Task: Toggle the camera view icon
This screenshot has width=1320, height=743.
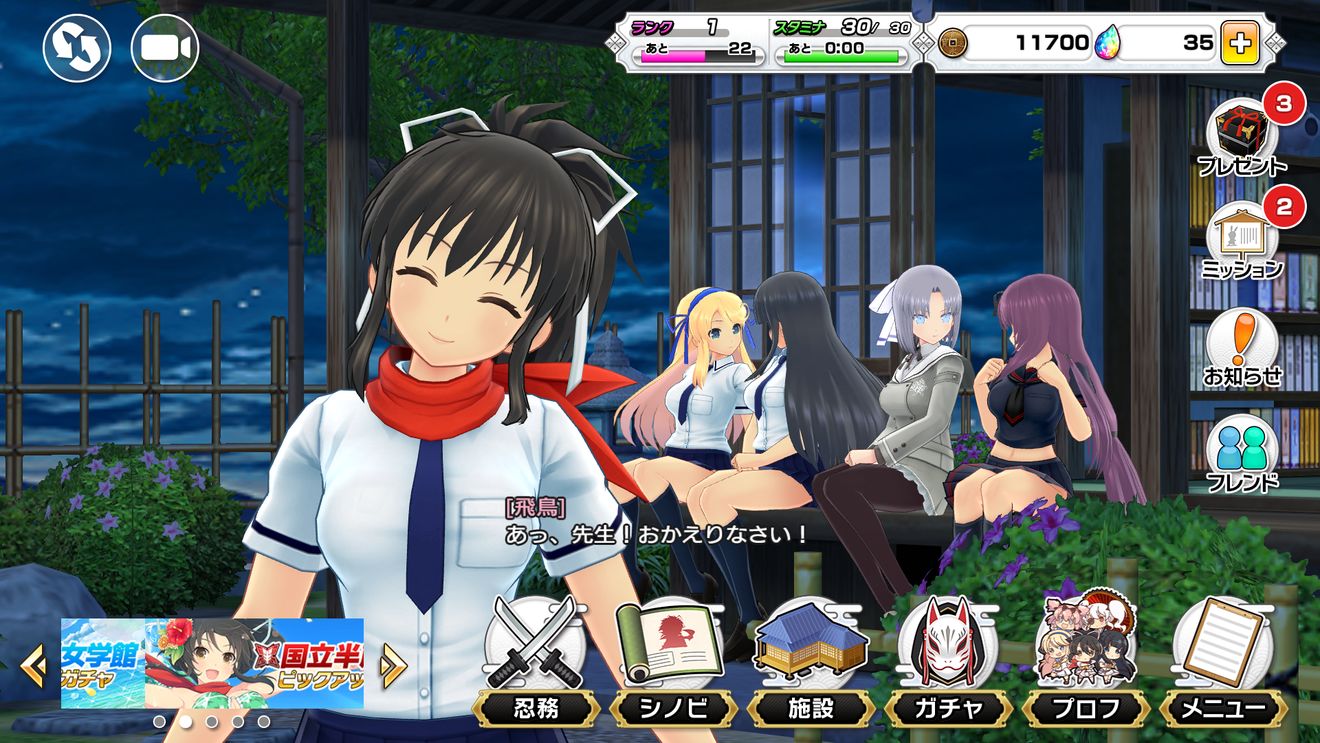Action: click(x=165, y=48)
